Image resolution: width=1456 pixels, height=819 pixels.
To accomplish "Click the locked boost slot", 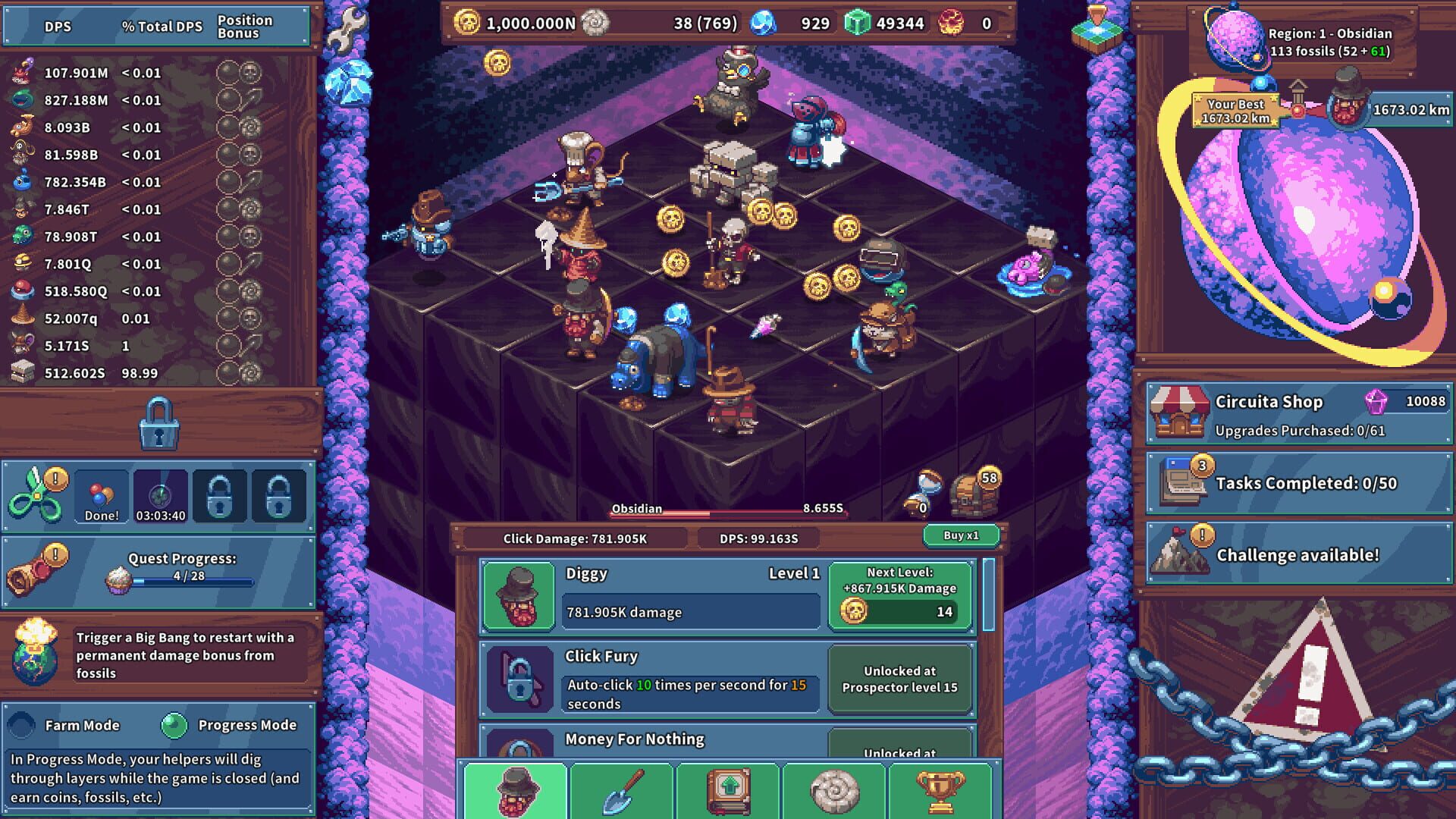I will [x=219, y=496].
